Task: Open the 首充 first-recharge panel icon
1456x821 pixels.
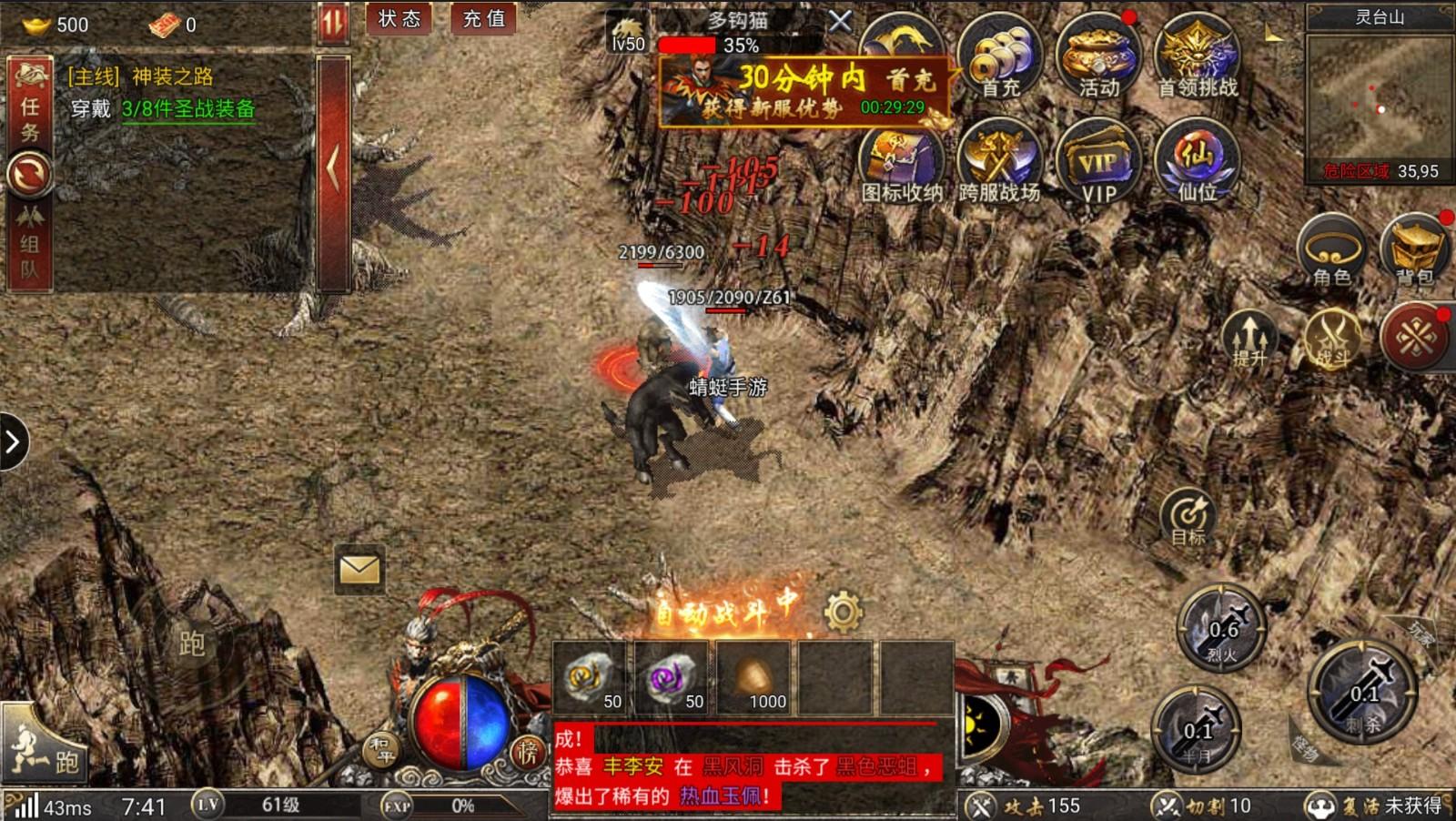Action: [x=1001, y=59]
